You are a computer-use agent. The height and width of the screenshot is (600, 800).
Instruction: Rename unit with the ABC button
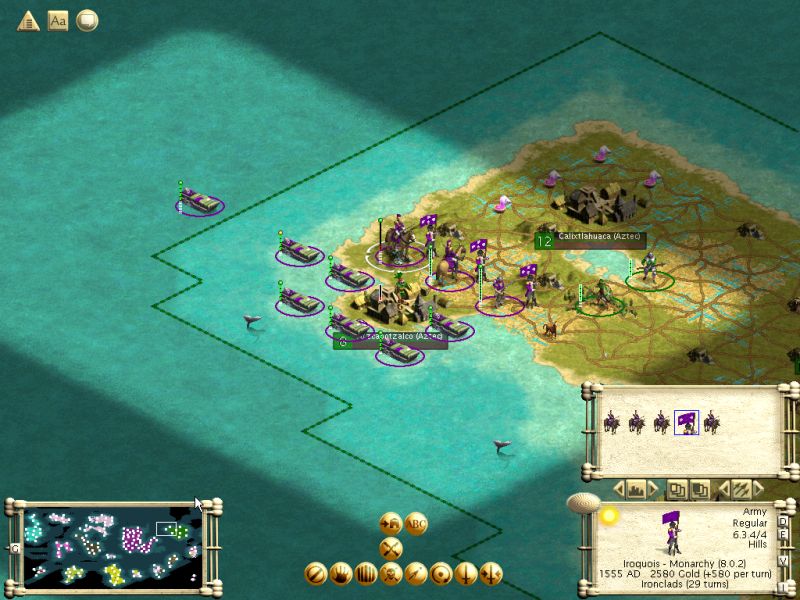coord(416,524)
